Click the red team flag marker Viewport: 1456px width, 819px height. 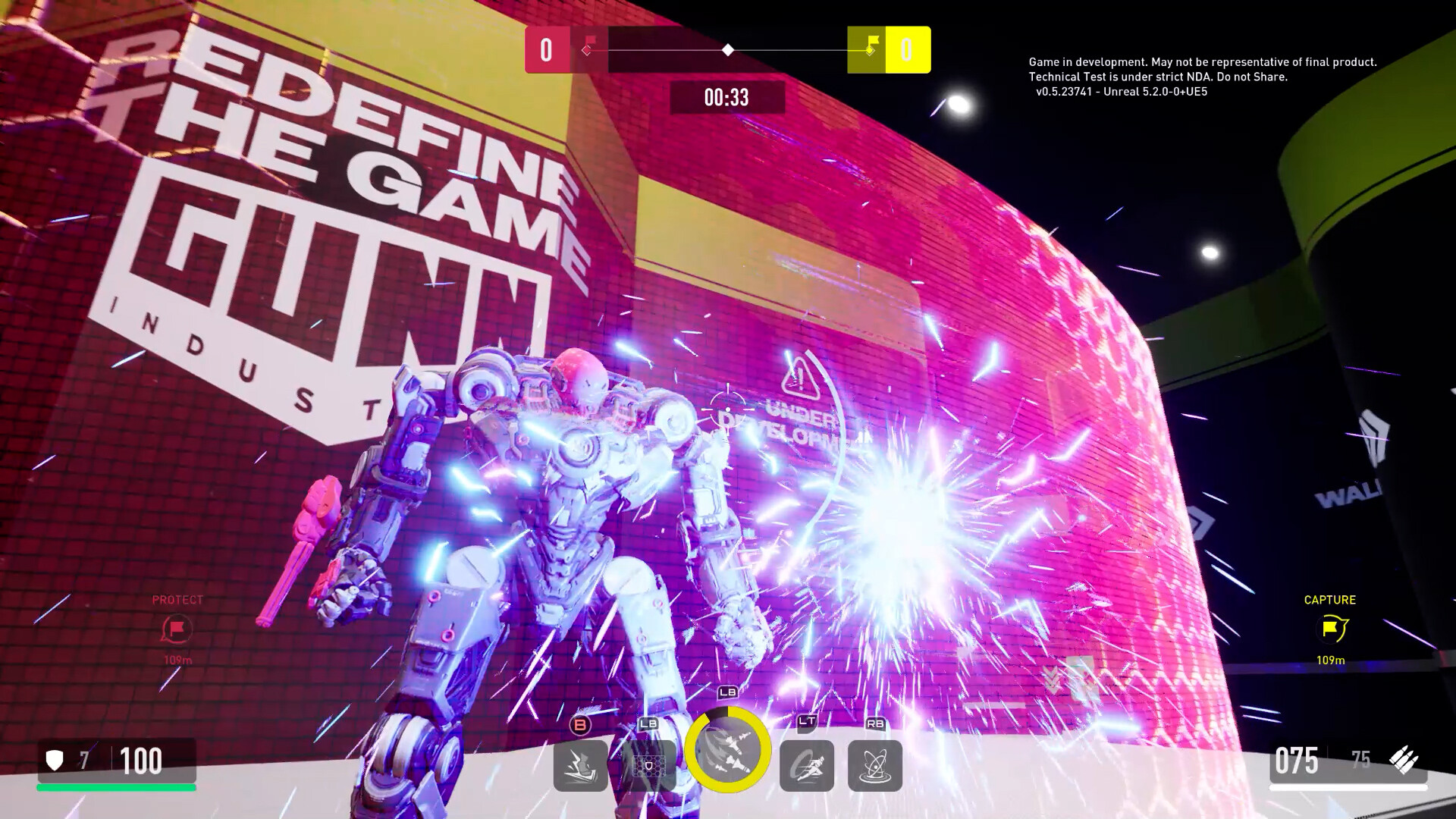[x=588, y=48]
